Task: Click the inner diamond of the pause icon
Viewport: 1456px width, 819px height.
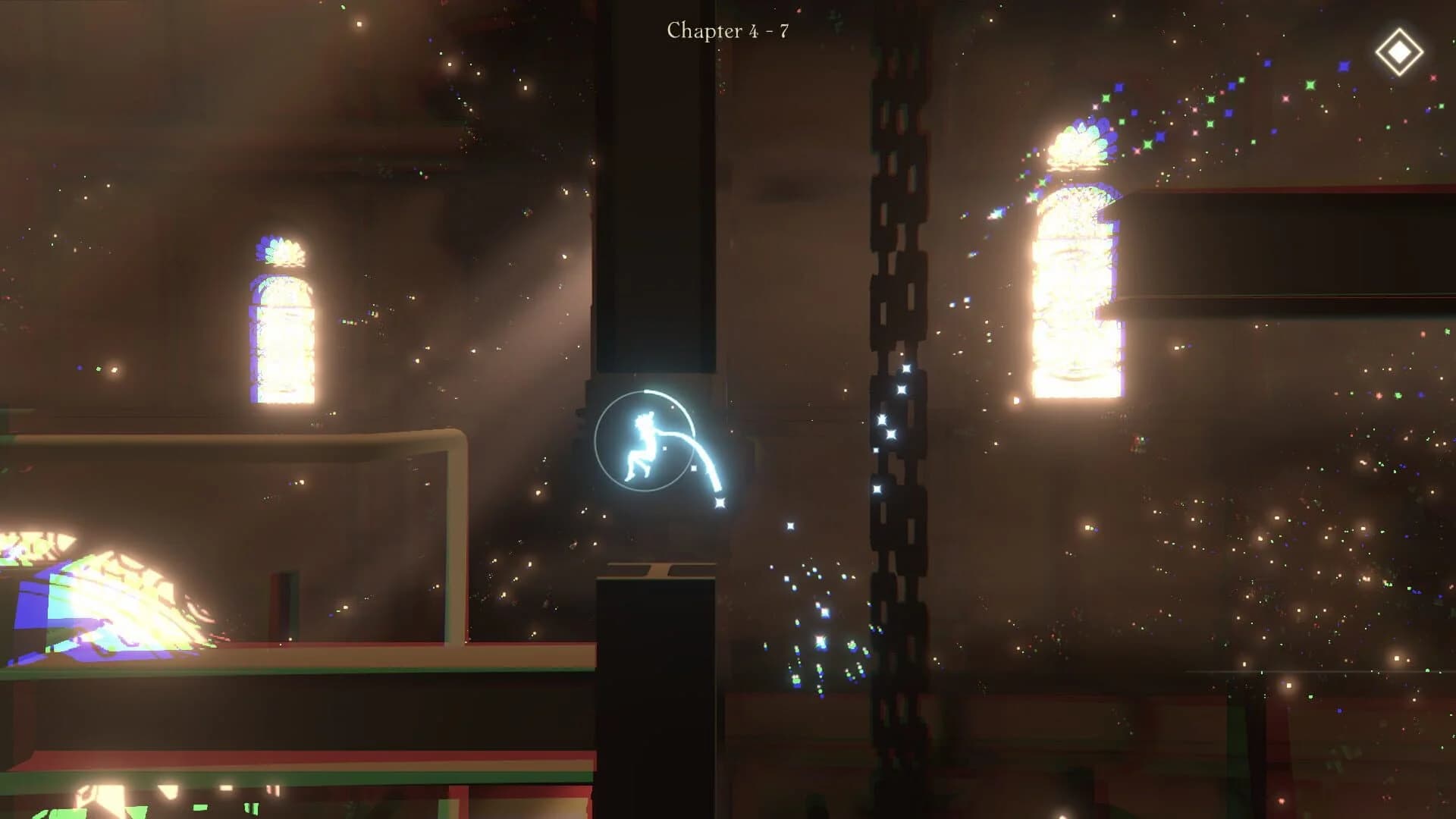Action: (1399, 51)
